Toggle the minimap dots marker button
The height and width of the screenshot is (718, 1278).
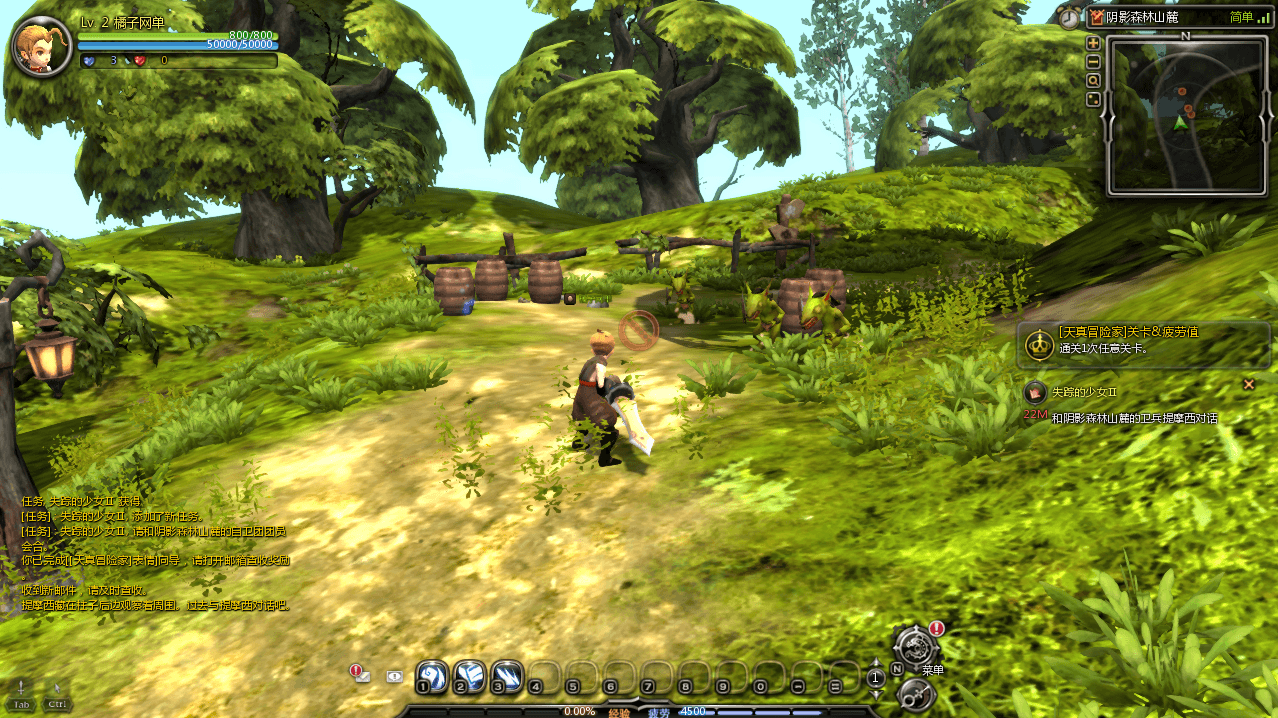(x=1093, y=99)
